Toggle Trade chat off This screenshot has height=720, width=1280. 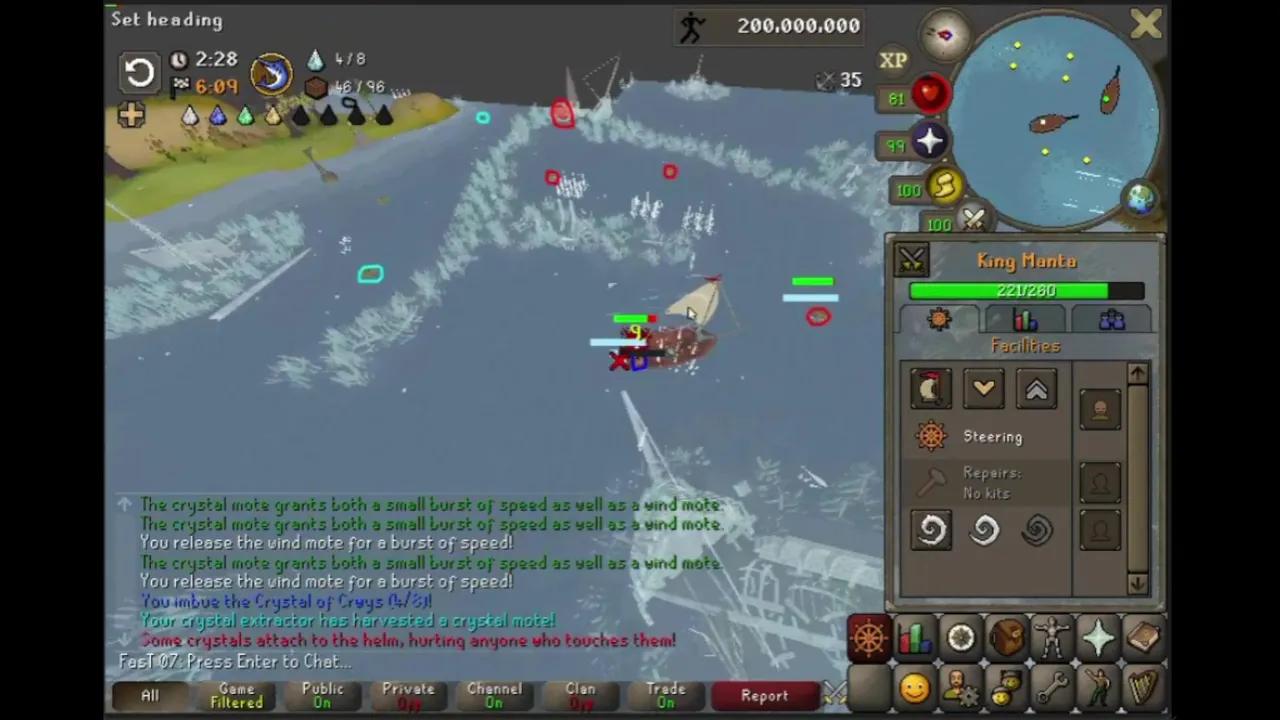pos(666,695)
